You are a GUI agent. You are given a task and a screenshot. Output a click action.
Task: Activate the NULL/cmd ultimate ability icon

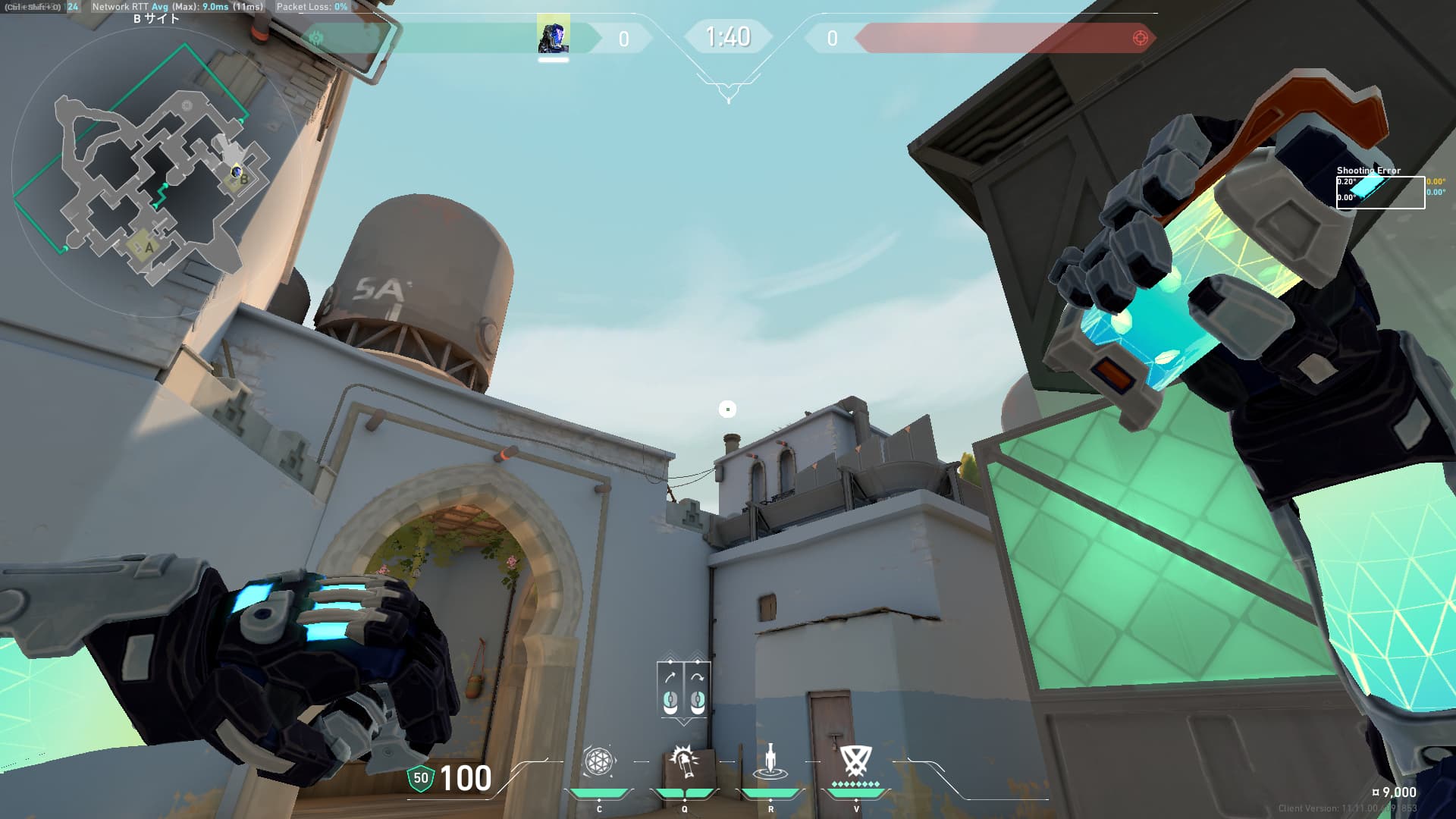click(x=855, y=760)
